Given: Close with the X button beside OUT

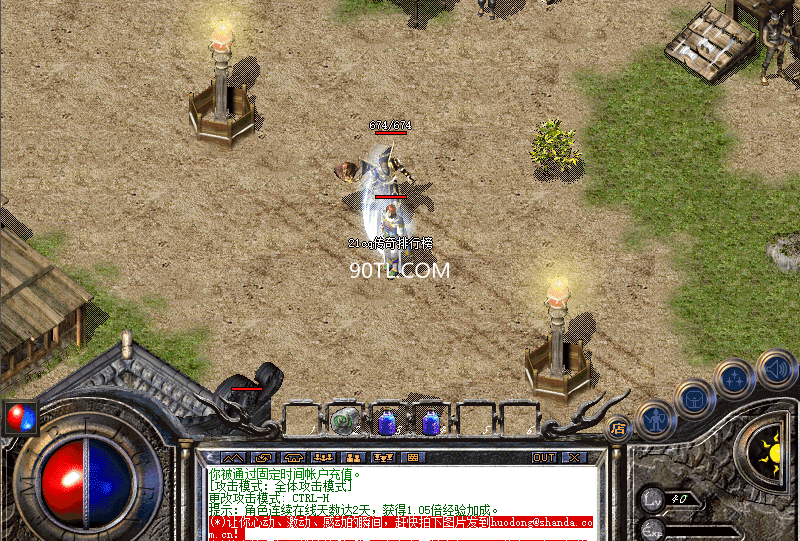Looking at the screenshot, I should pyautogui.click(x=573, y=457).
